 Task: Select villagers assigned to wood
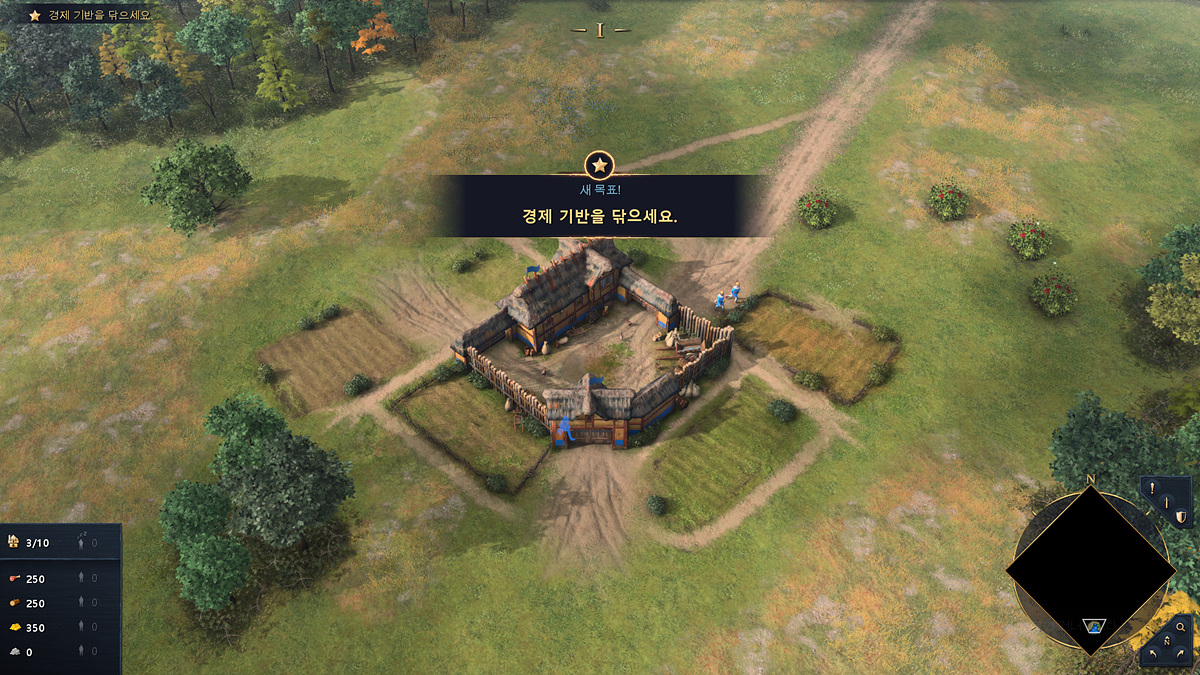tap(83, 603)
